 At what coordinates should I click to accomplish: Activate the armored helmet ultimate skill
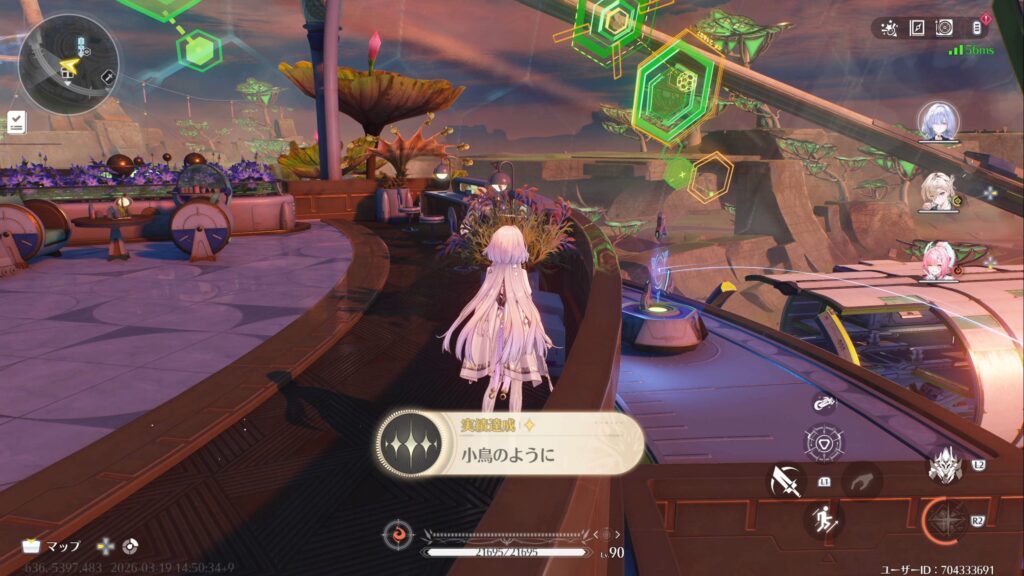click(943, 465)
